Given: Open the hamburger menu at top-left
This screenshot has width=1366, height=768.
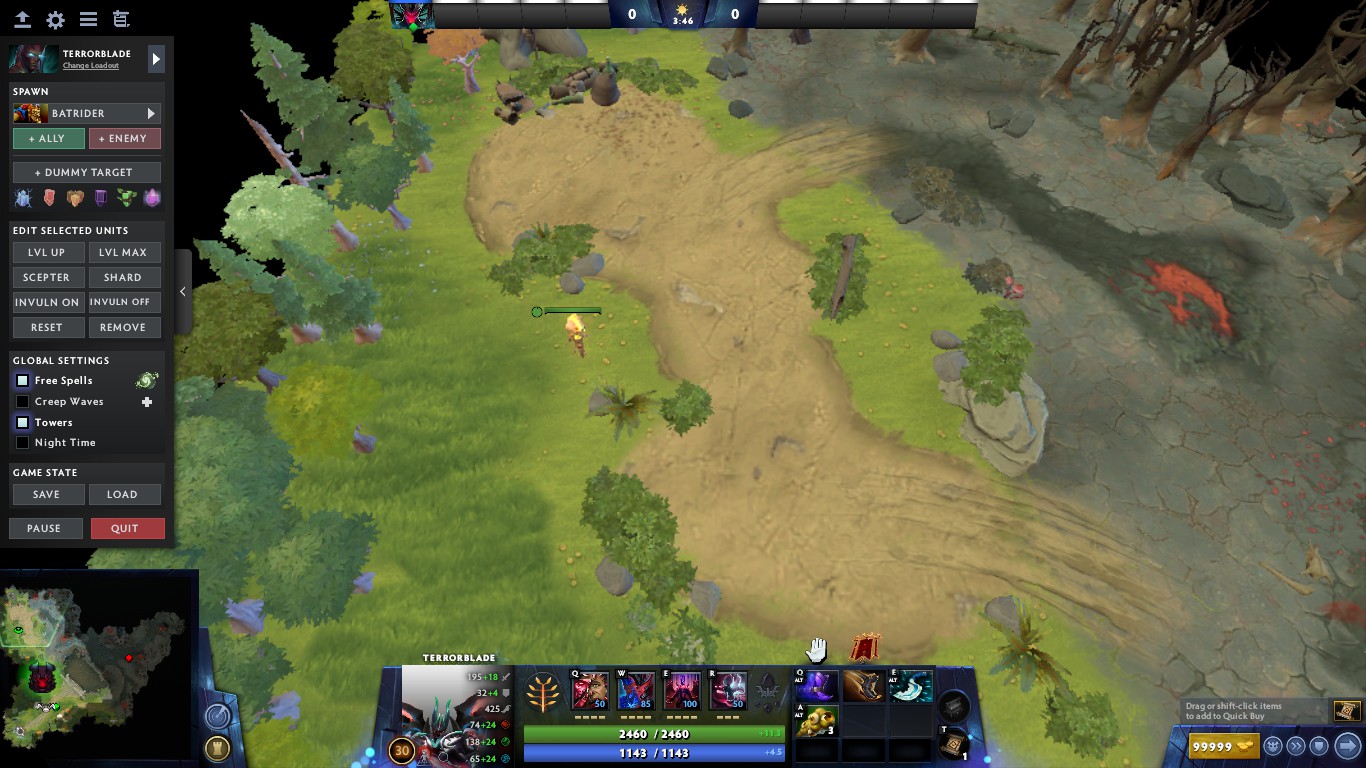Looking at the screenshot, I should coord(88,19).
